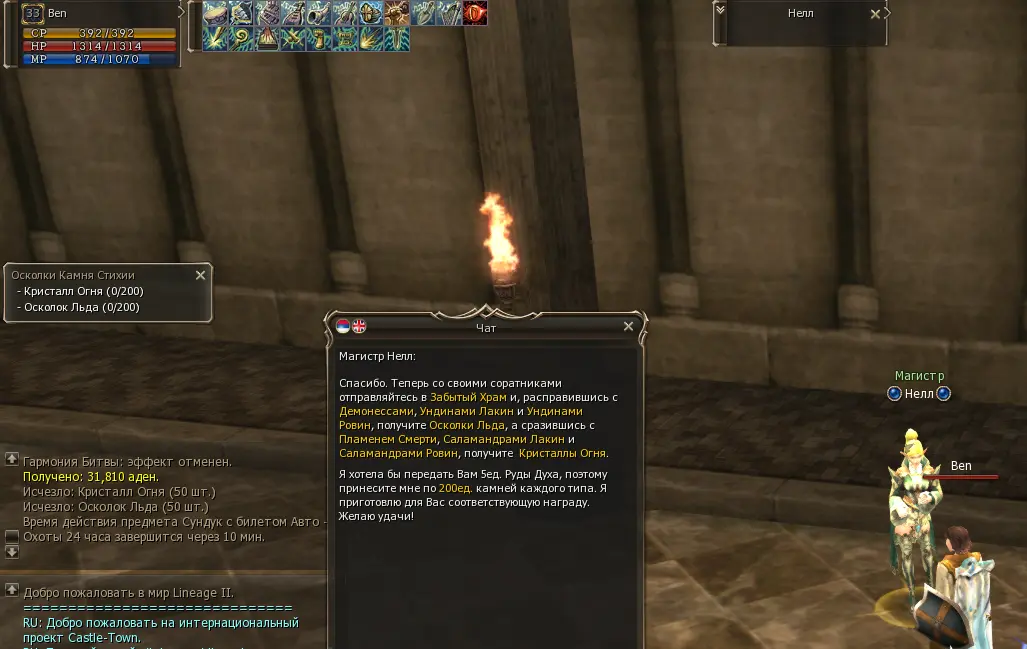Switch dialogue language with the UK flag
Screen dimensions: 1027x649
coord(359,326)
